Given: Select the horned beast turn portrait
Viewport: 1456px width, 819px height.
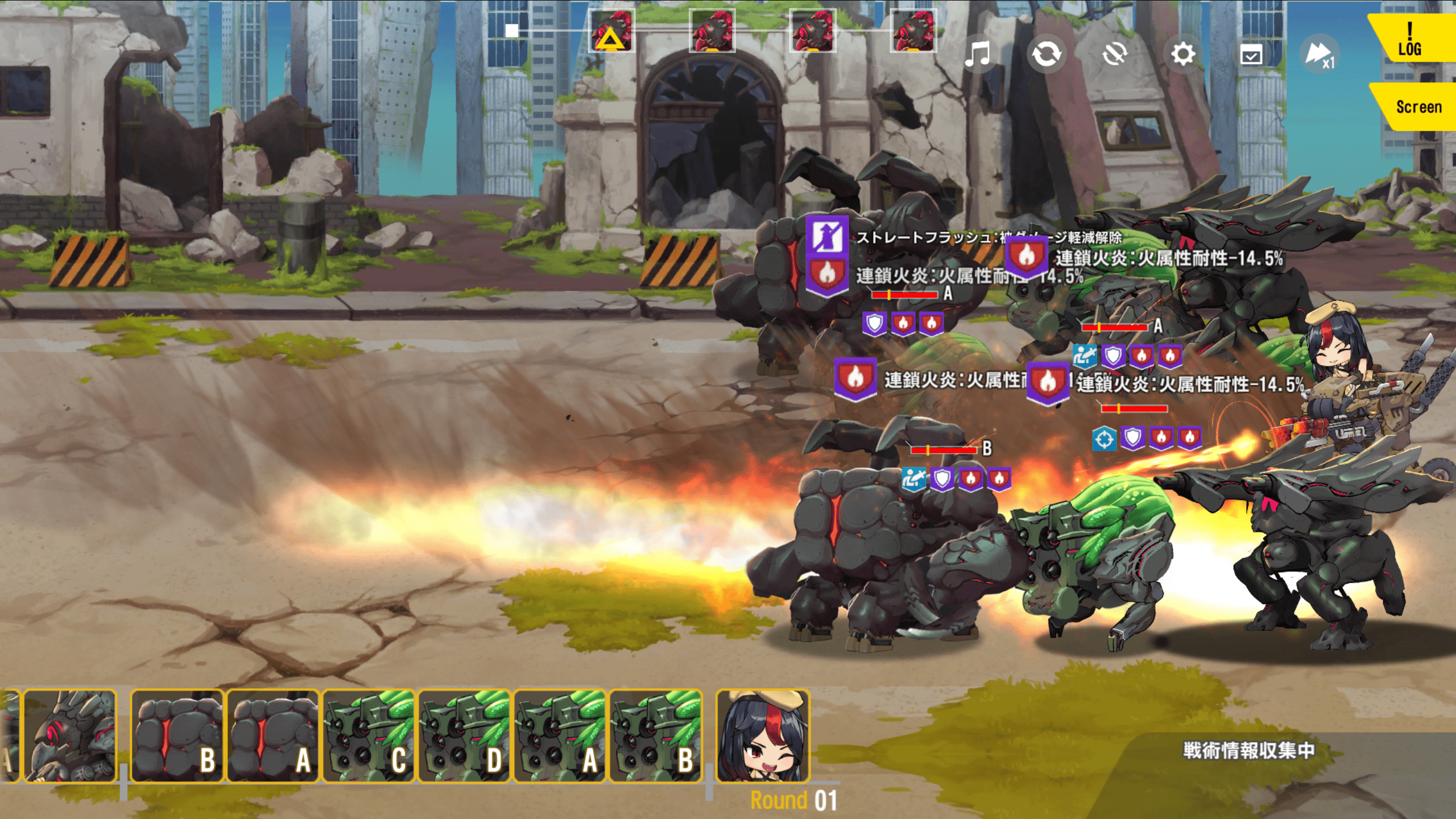Looking at the screenshot, I should click(x=69, y=736).
